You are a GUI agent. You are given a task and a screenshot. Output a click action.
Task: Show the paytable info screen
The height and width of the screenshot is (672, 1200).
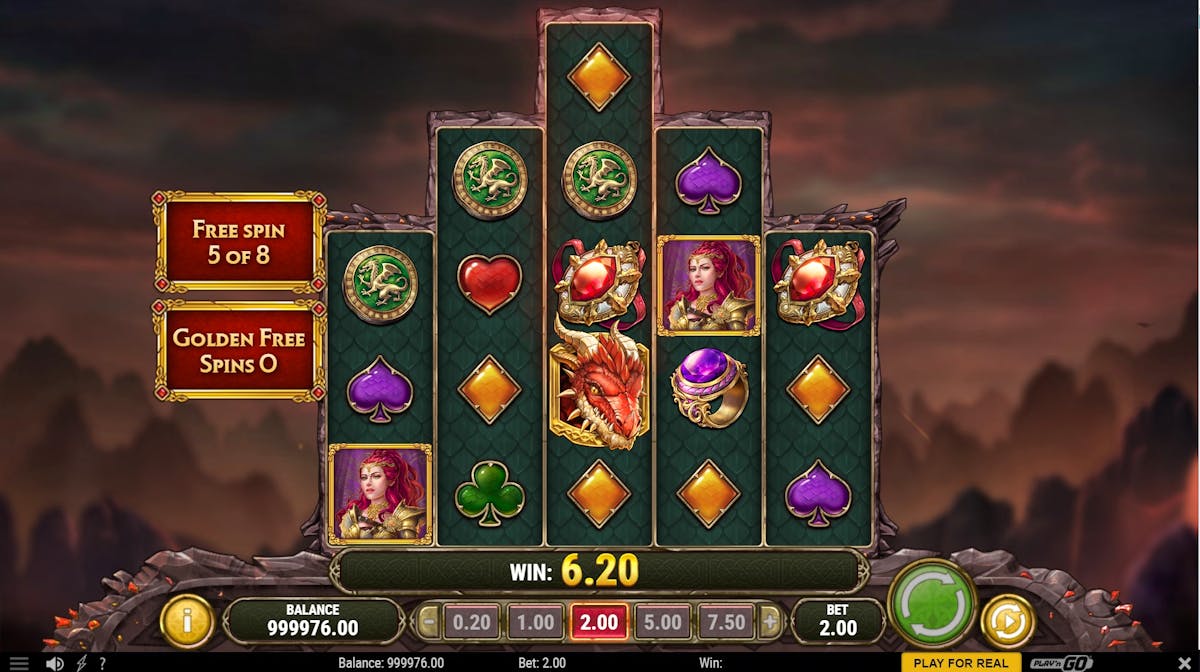click(186, 622)
